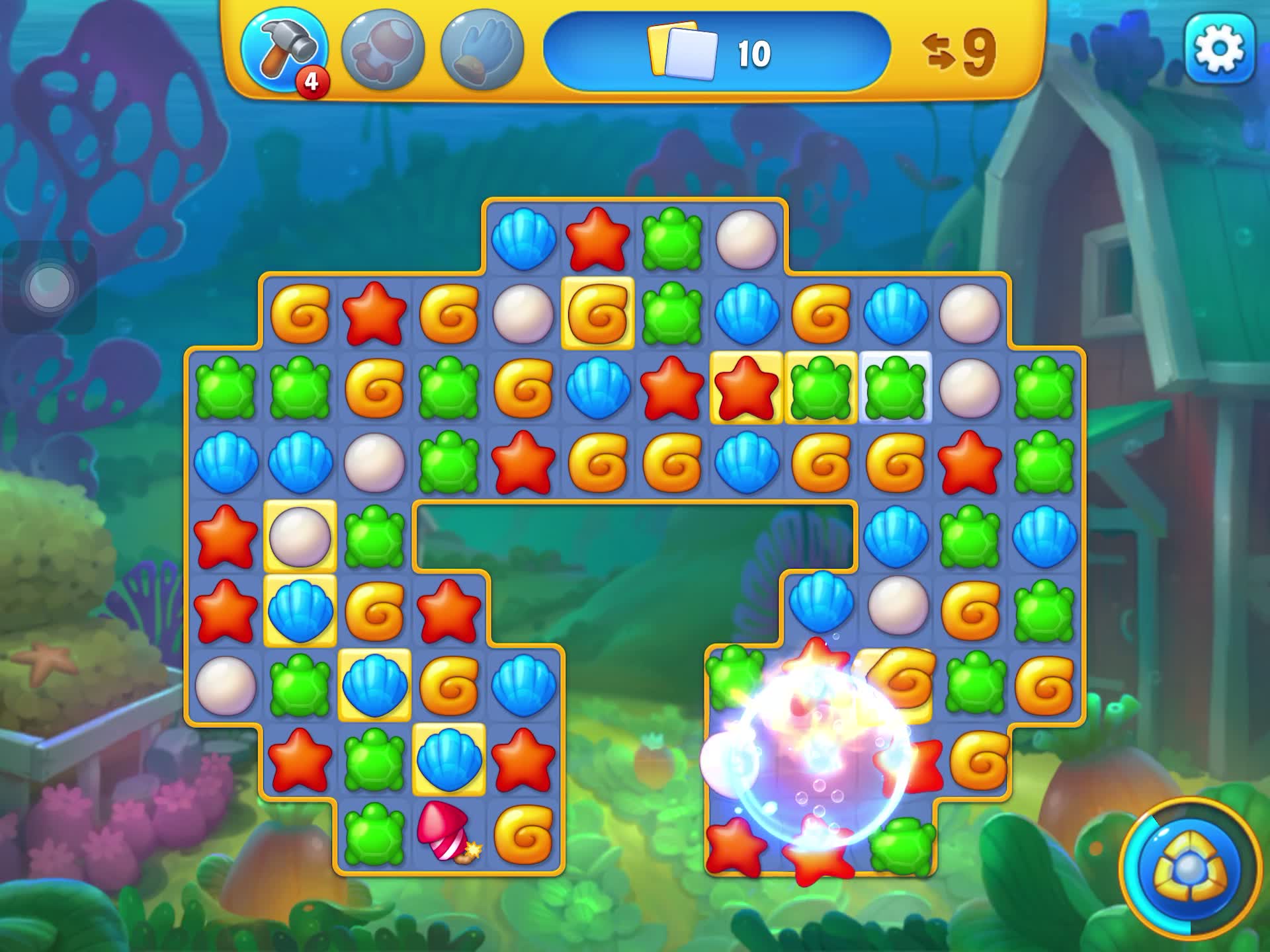Image resolution: width=1270 pixels, height=952 pixels.
Task: Open the settings gear menu
Action: coord(1219,50)
